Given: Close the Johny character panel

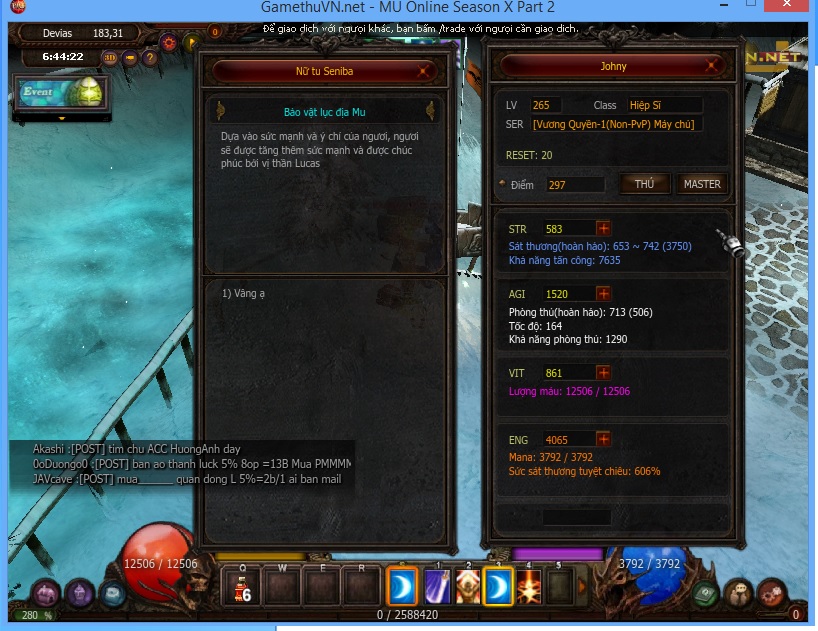Looking at the screenshot, I should [x=714, y=66].
